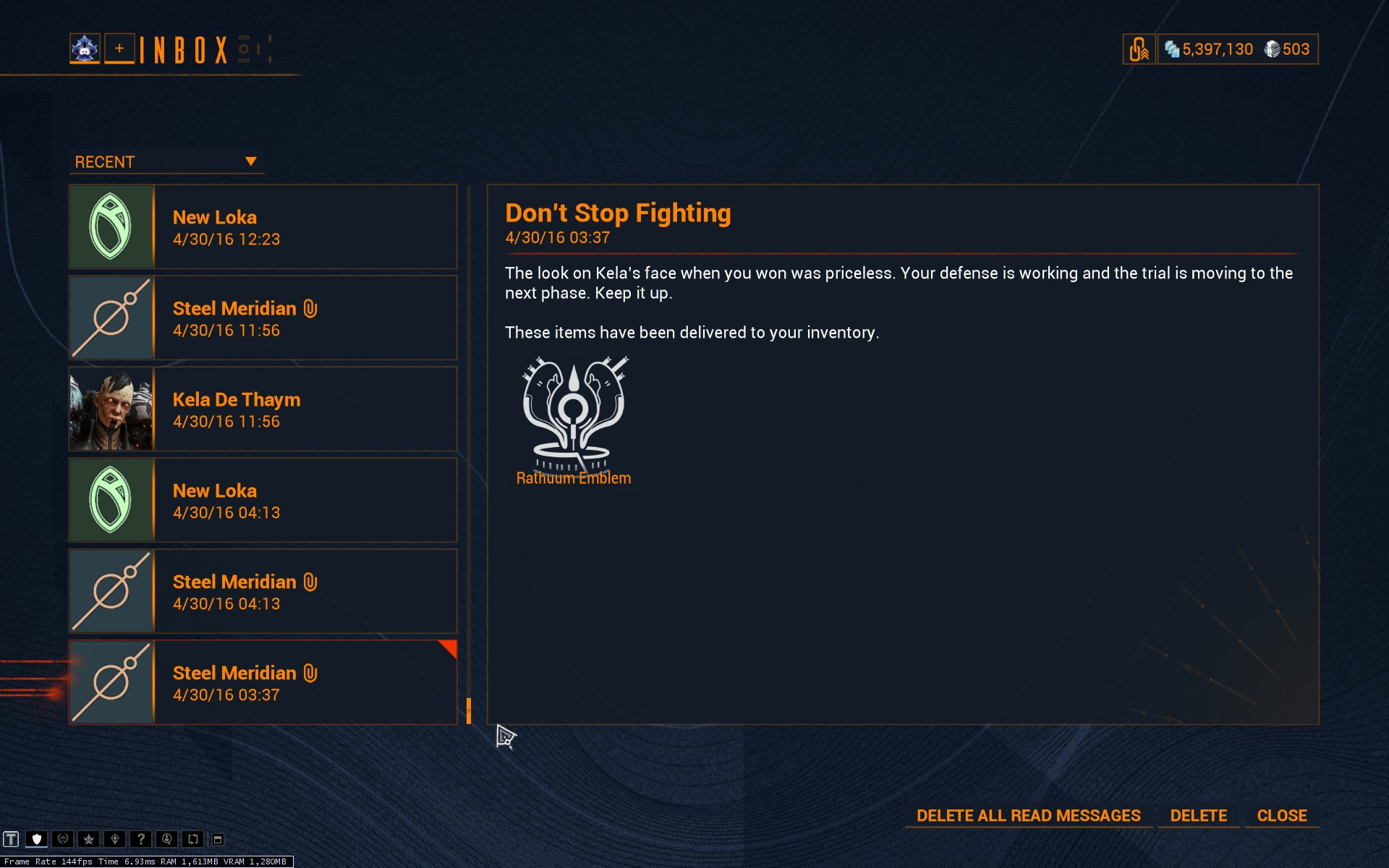Click DELETE ALL READ MESSAGES
The width and height of the screenshot is (1389, 868).
[x=1028, y=815]
